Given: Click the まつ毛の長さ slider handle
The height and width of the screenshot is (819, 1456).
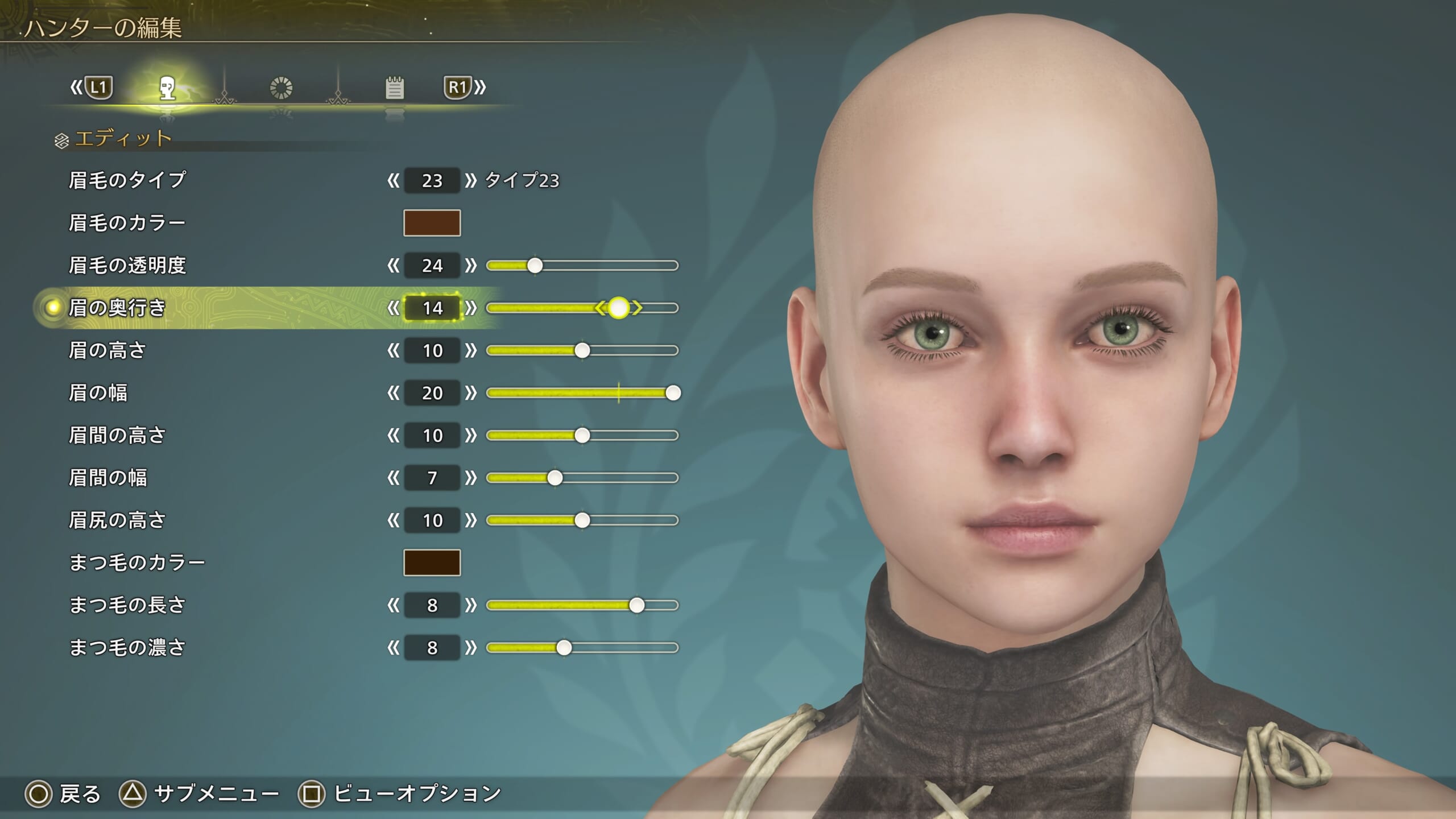Looking at the screenshot, I should click(x=636, y=605).
